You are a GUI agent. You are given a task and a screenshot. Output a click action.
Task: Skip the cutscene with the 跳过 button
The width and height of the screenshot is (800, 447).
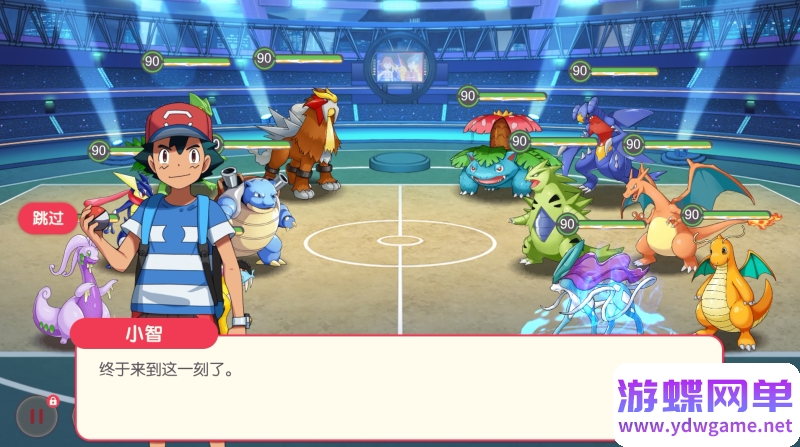click(48, 217)
